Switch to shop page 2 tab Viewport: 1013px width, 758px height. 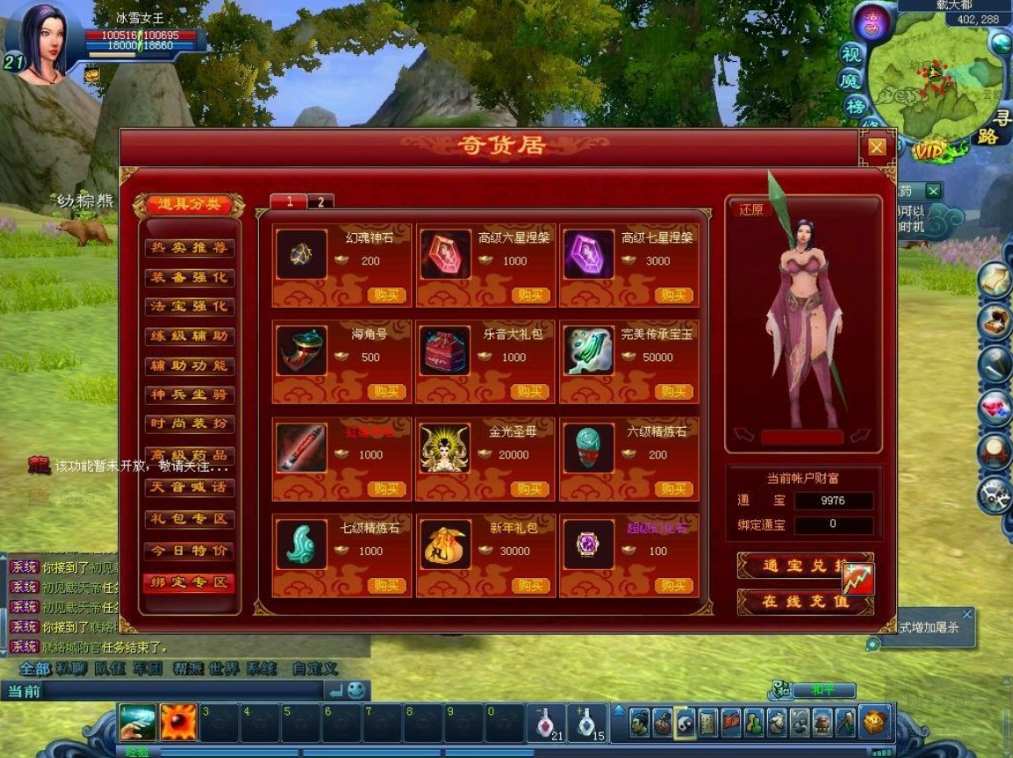tap(320, 201)
